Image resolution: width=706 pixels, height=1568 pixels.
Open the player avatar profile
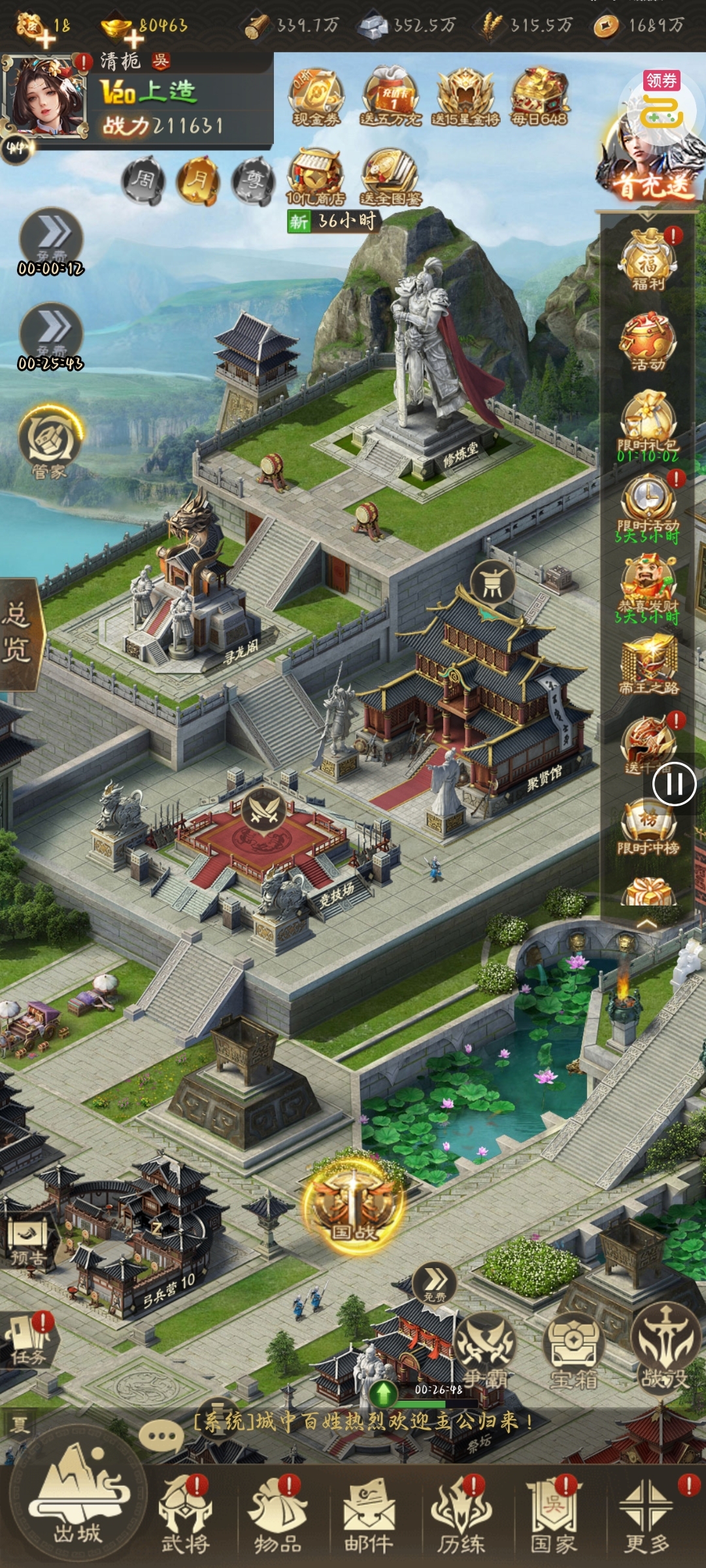(46, 96)
